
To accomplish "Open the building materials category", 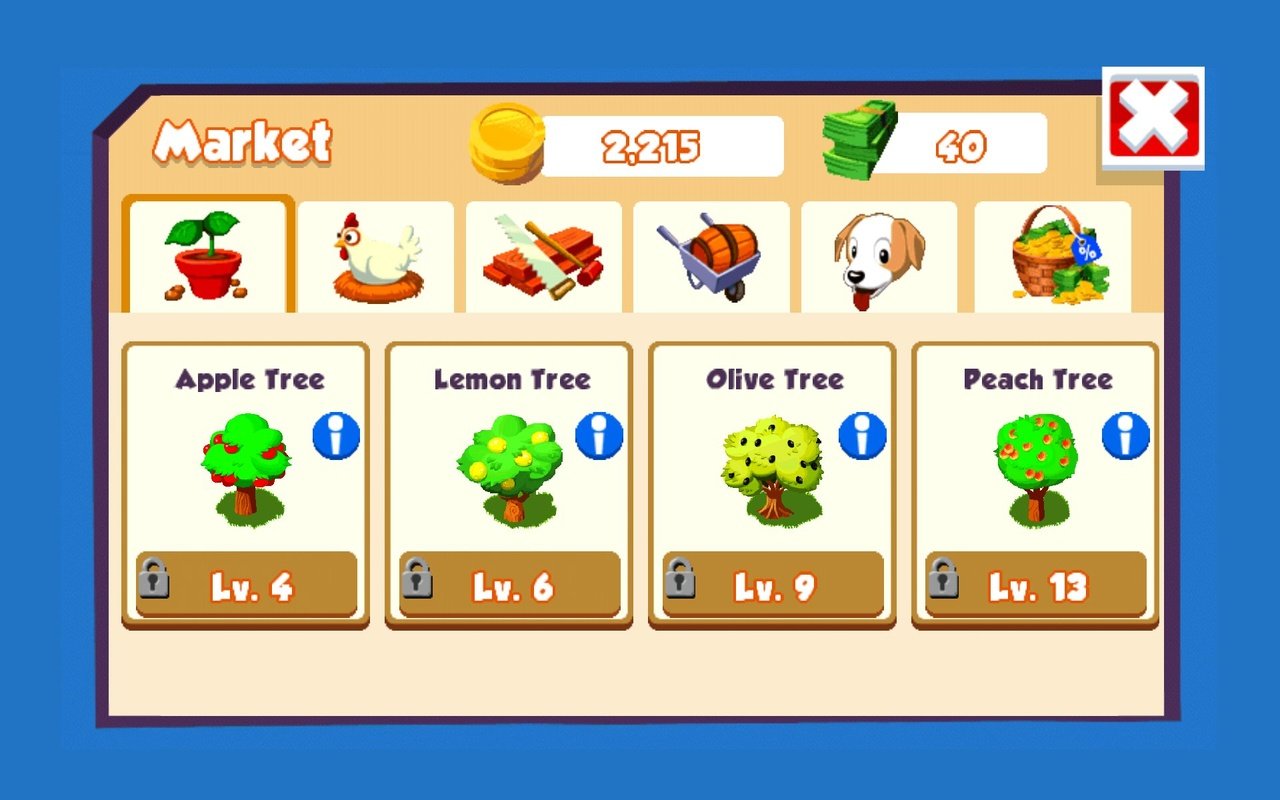I will [545, 255].
